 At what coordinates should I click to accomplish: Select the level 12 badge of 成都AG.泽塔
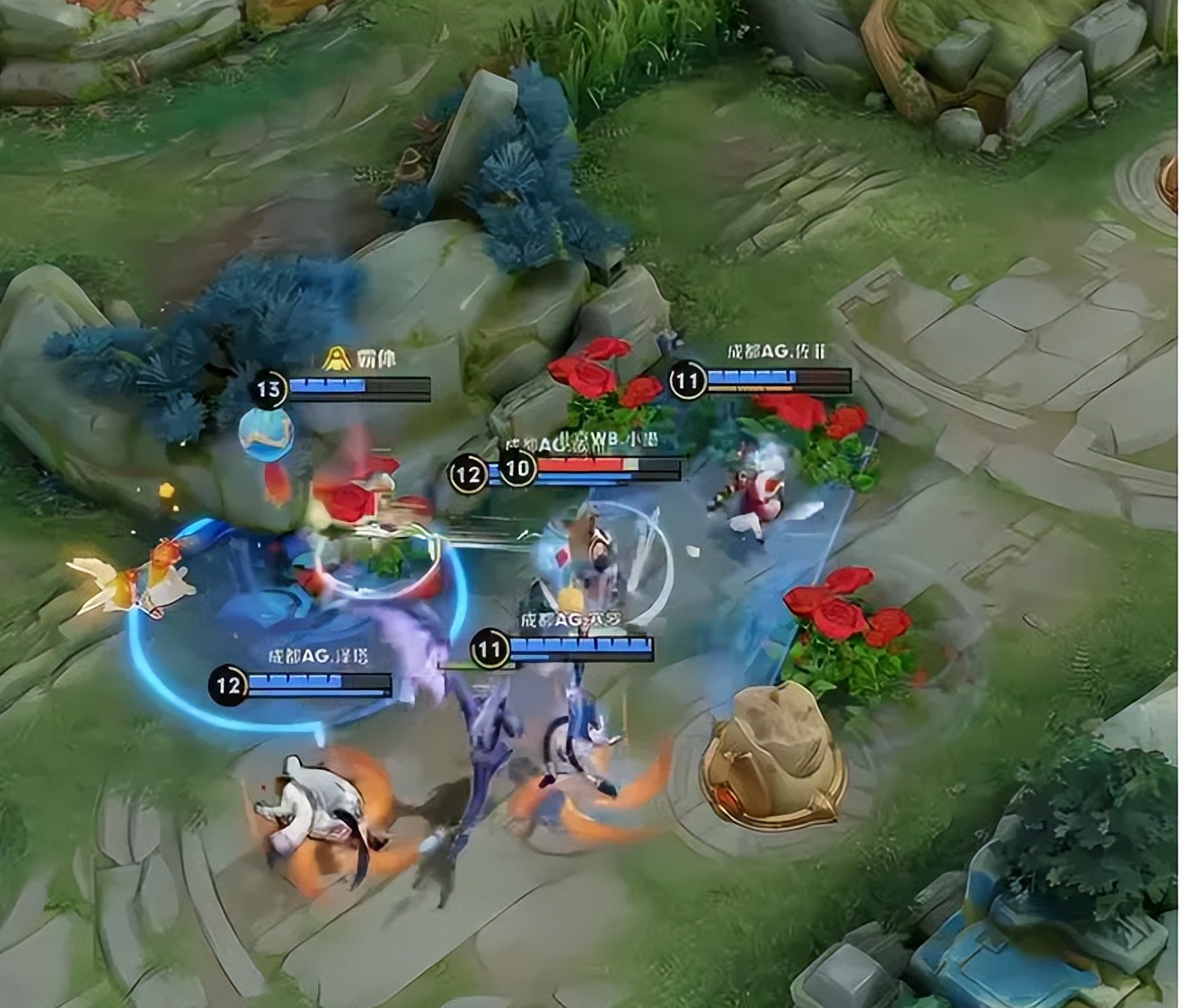(x=227, y=686)
